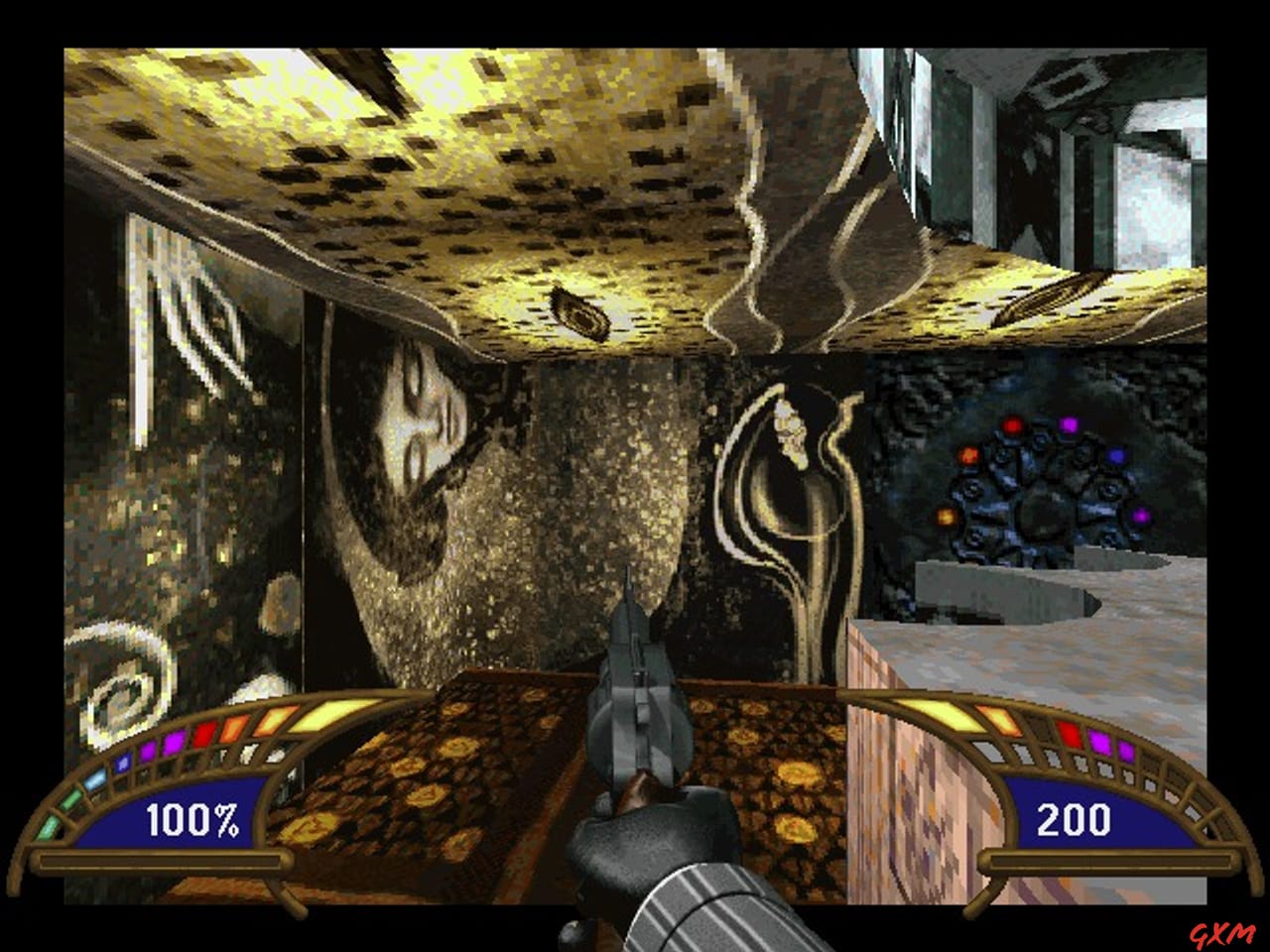
Task: Click the red gem on the ammo gauge arc
Action: (x=1072, y=732)
